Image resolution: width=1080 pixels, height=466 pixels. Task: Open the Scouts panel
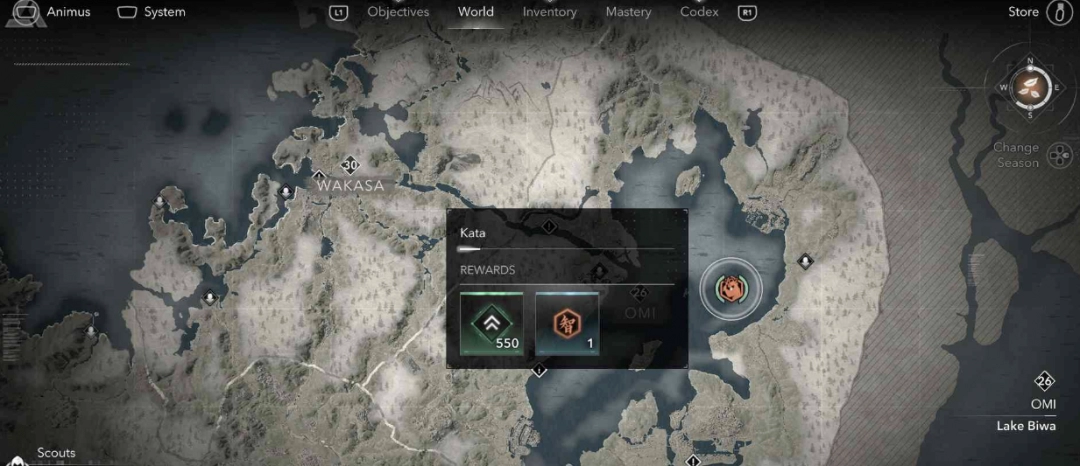pyautogui.click(x=56, y=453)
